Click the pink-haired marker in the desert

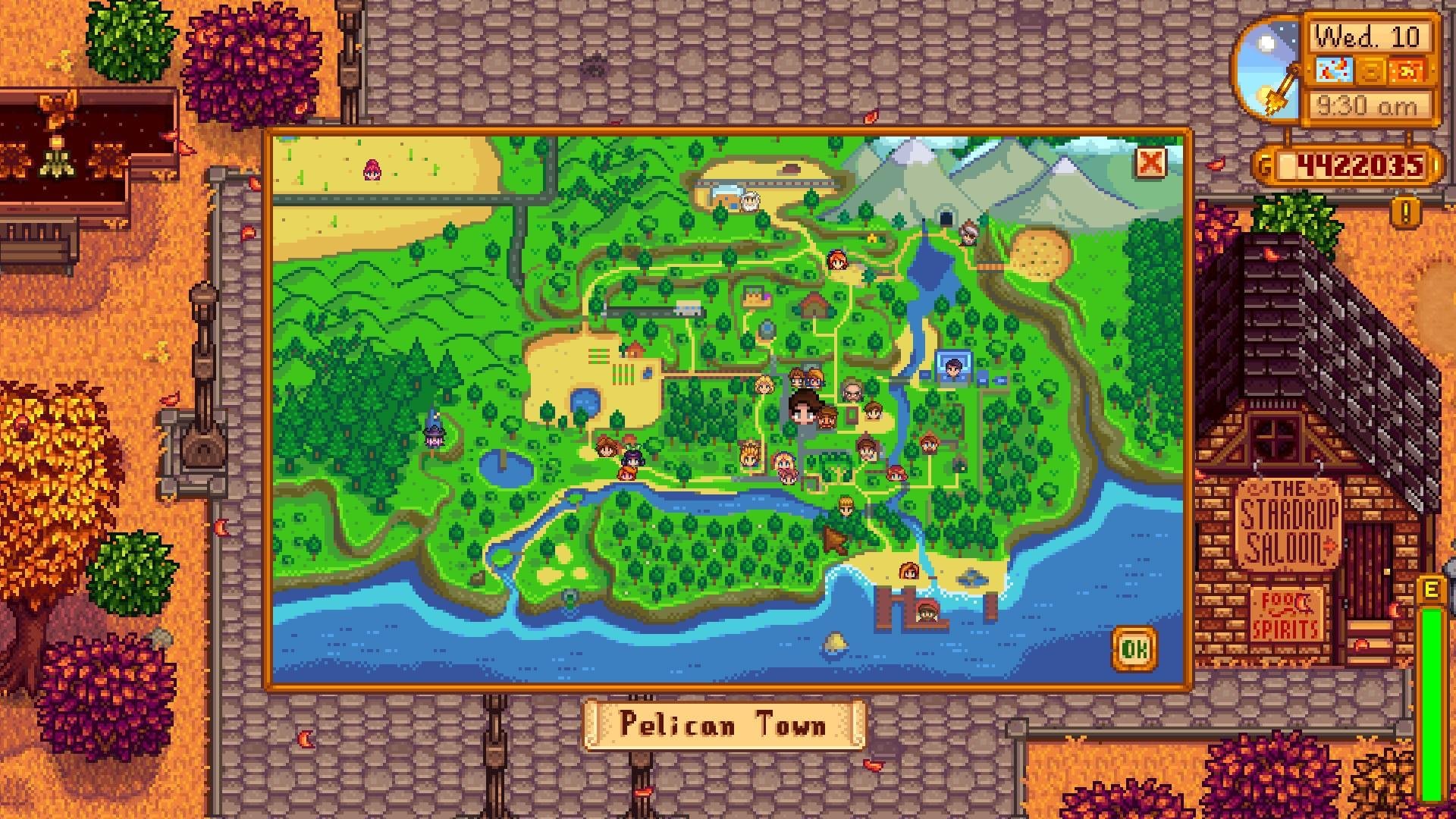click(x=372, y=168)
